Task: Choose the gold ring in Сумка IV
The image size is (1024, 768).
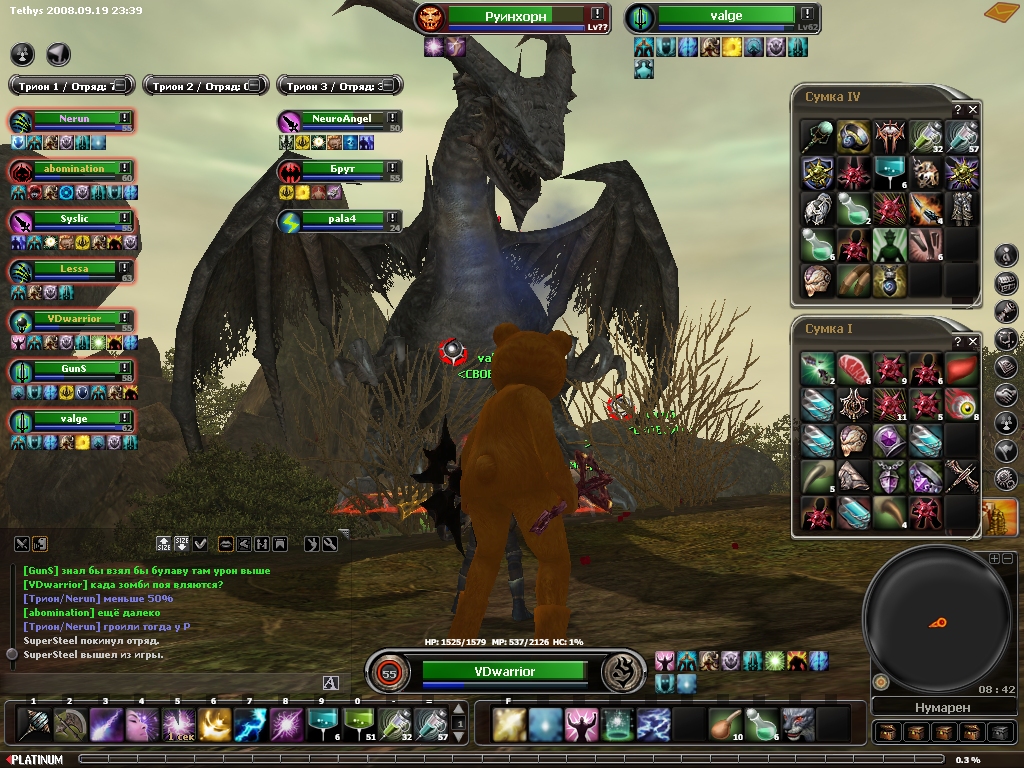Action: (853, 136)
